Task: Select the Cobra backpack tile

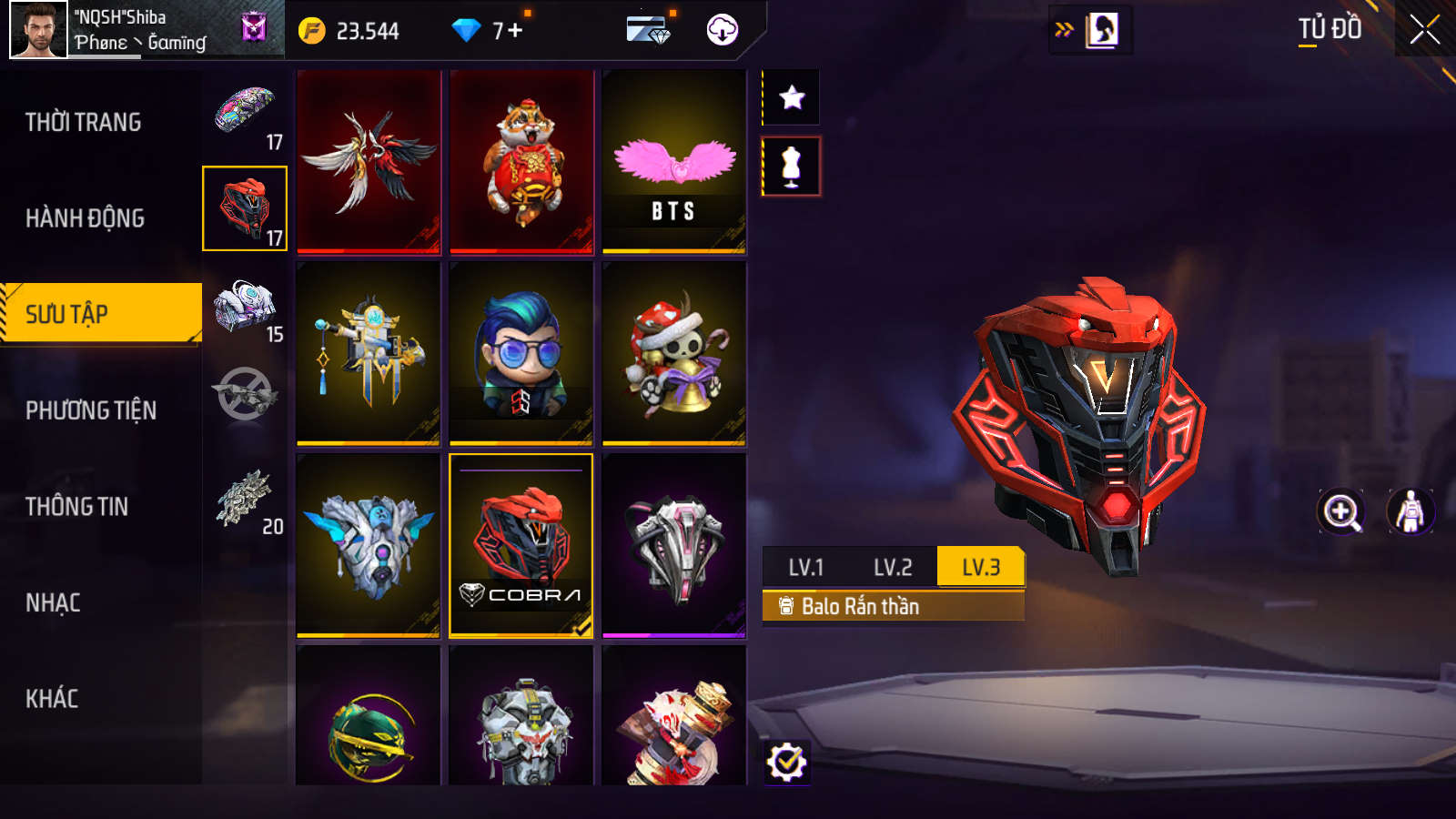Action: click(x=521, y=546)
